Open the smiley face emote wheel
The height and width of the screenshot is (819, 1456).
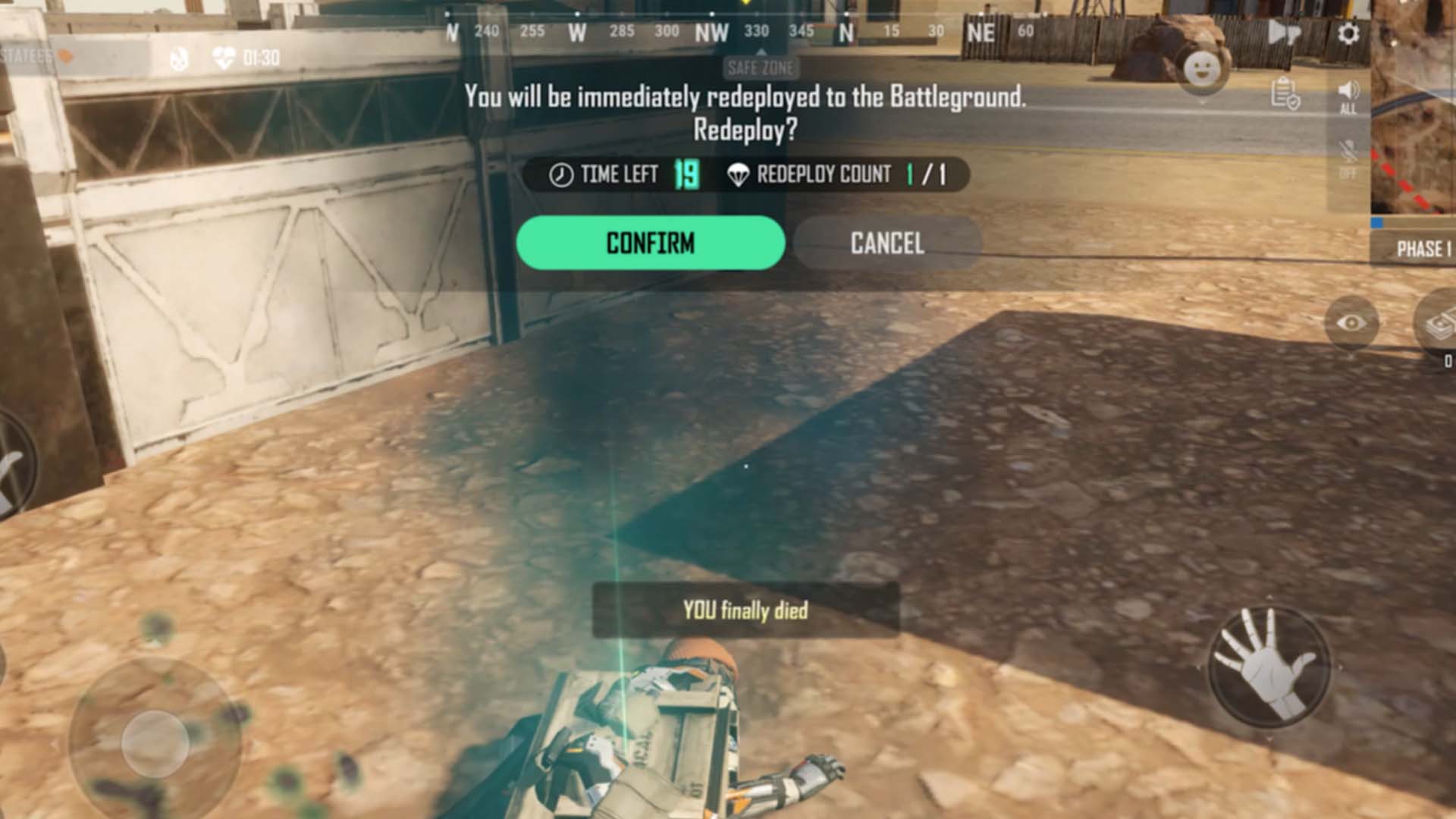[1202, 71]
